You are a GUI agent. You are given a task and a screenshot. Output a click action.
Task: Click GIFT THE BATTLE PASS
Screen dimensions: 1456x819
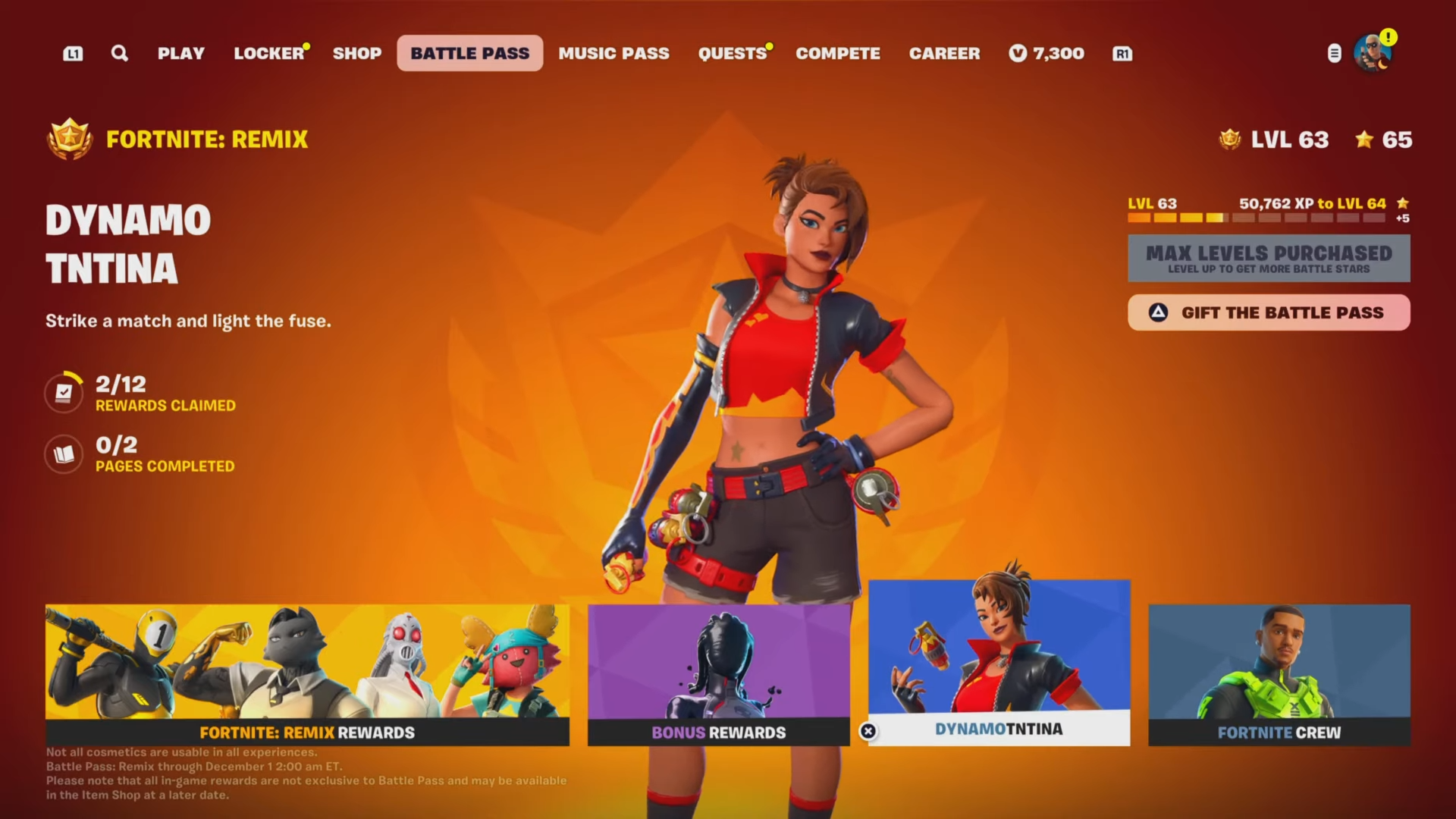click(1269, 312)
